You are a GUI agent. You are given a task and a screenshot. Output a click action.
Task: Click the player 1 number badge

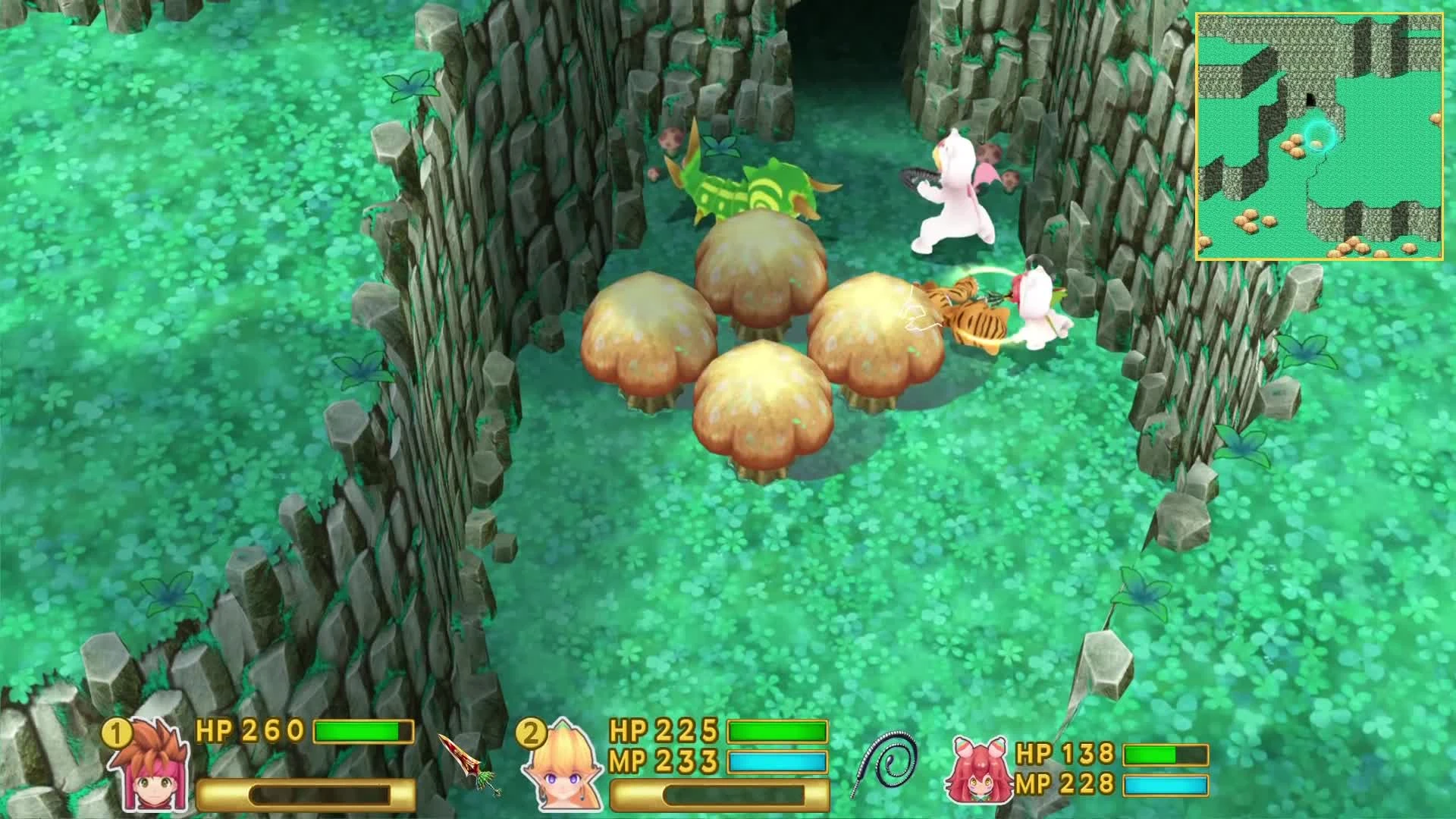click(118, 733)
